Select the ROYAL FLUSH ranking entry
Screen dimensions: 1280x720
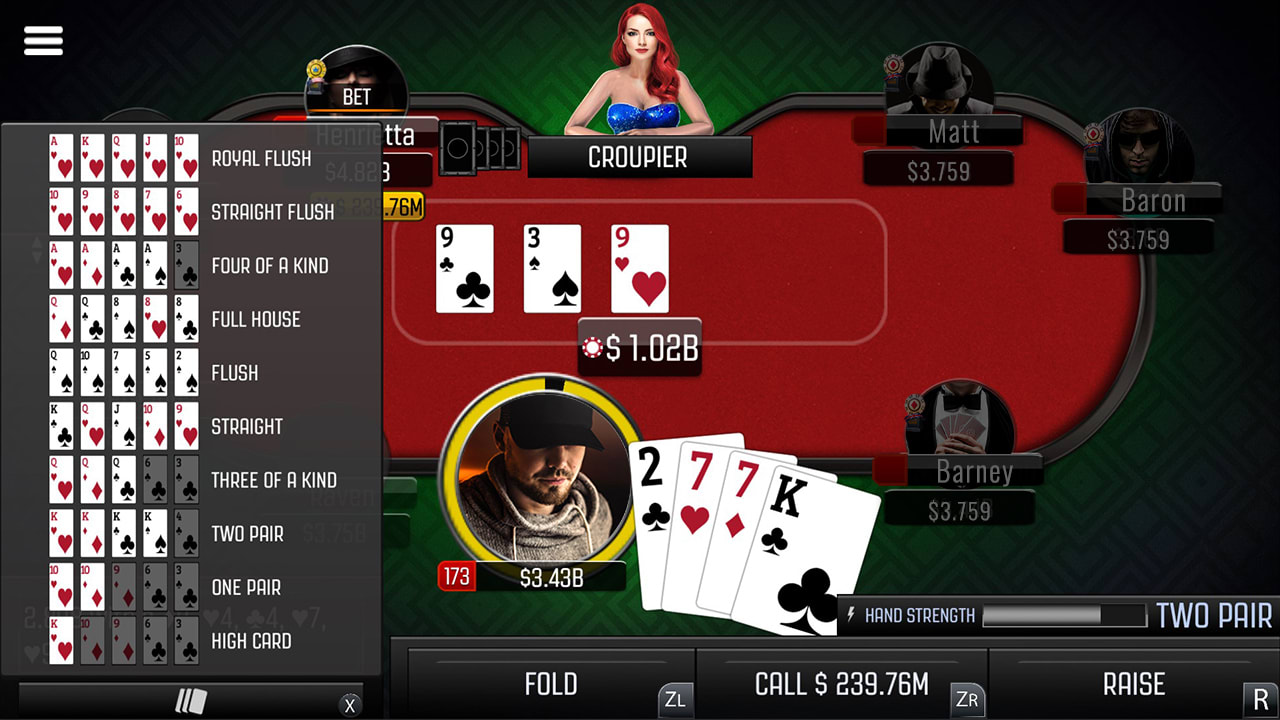pos(260,158)
